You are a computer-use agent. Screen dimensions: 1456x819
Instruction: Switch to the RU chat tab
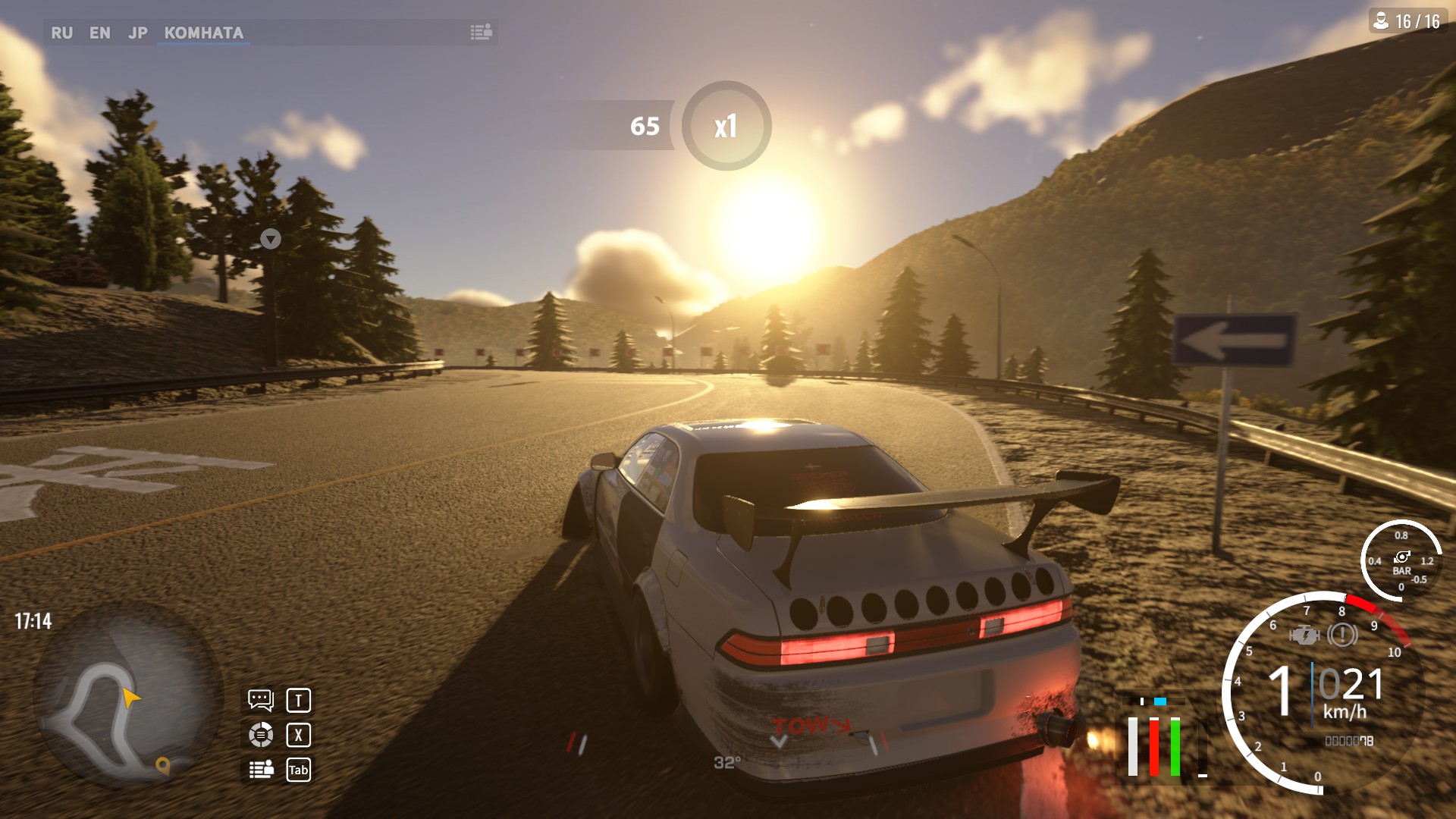point(61,33)
